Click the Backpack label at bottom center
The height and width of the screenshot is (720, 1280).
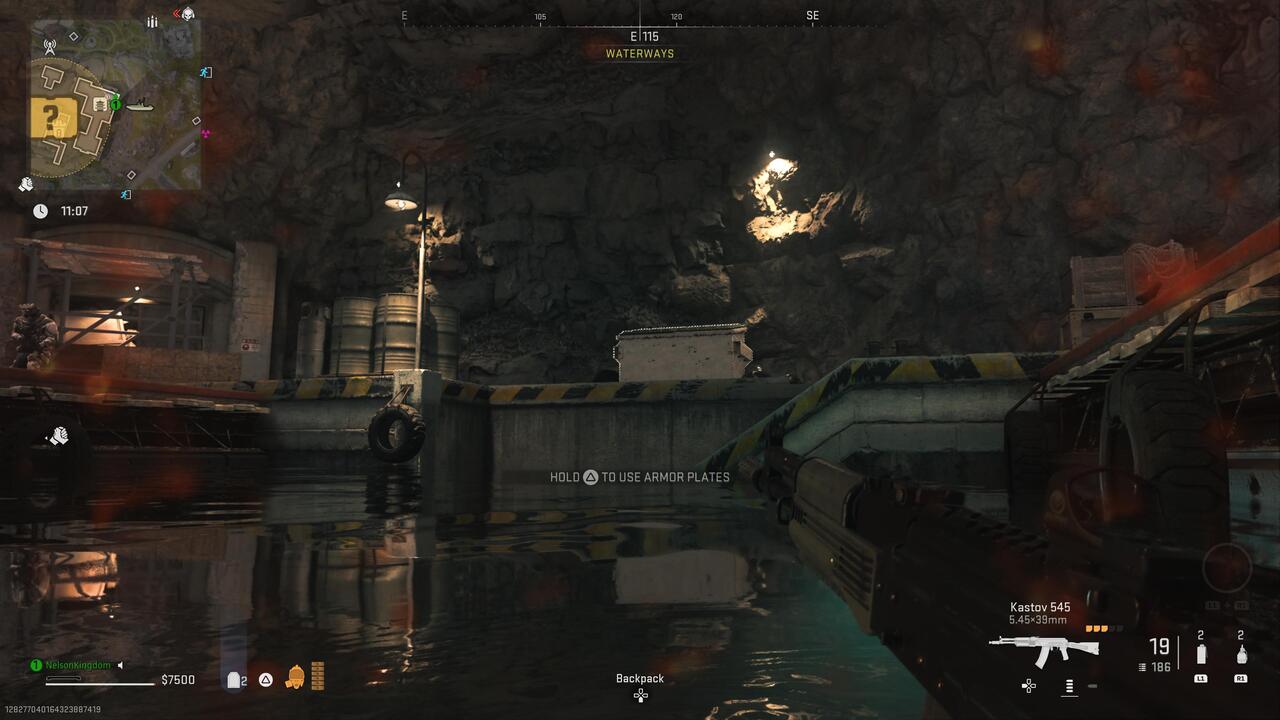[639, 678]
